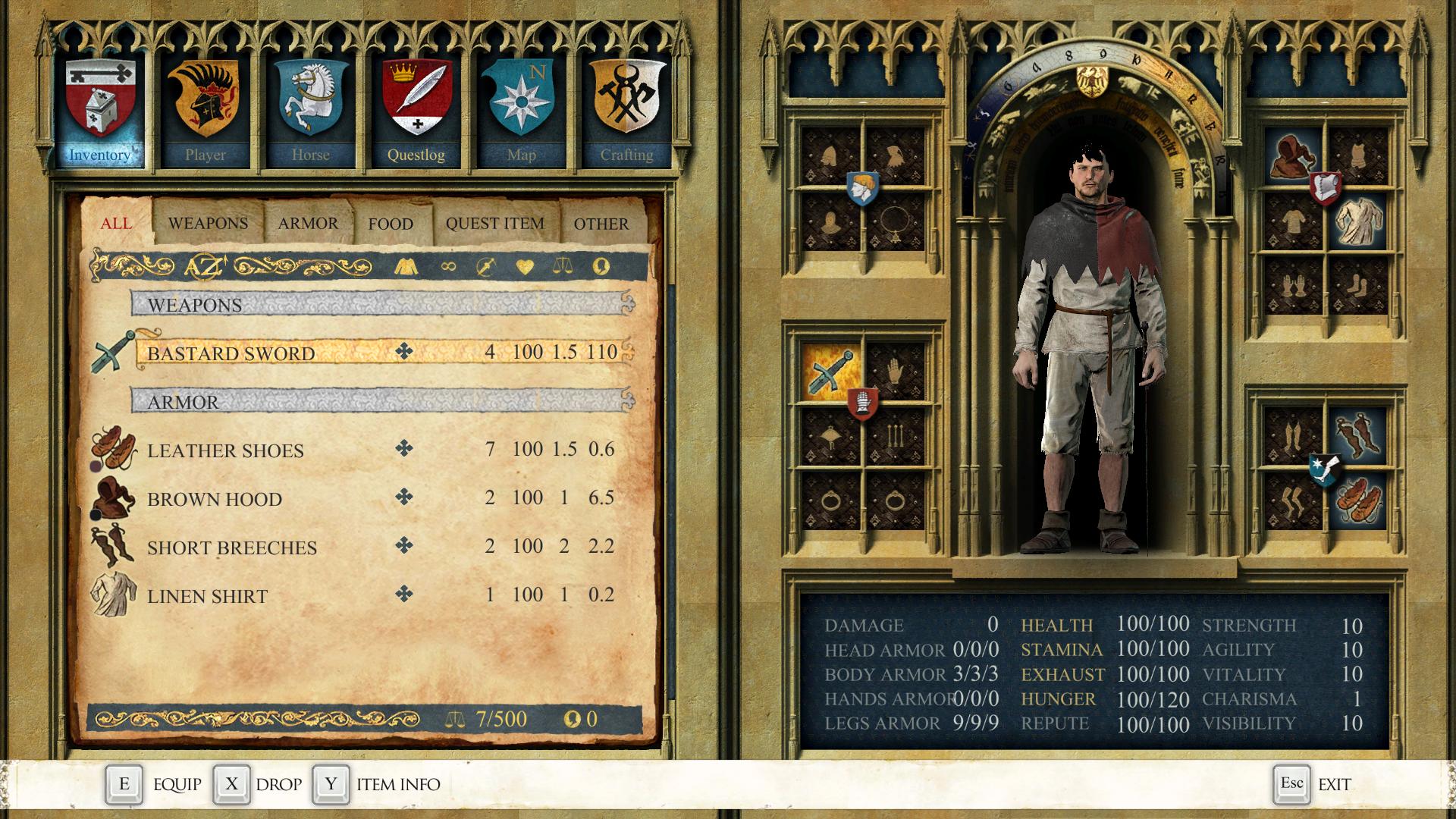The height and width of the screenshot is (819, 1456).
Task: Open the Questlog
Action: 416,110
